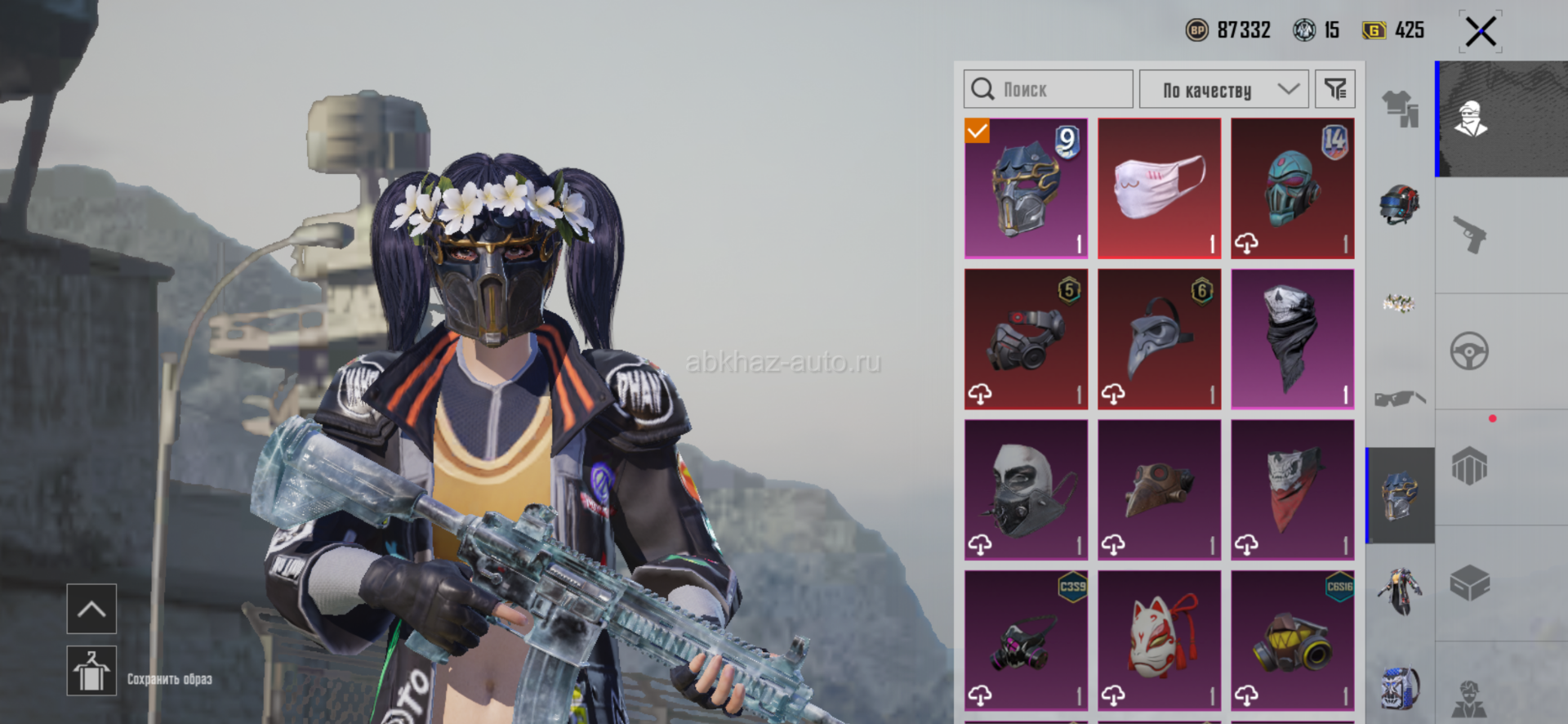Click the search field labeled Поиск

tap(1049, 89)
